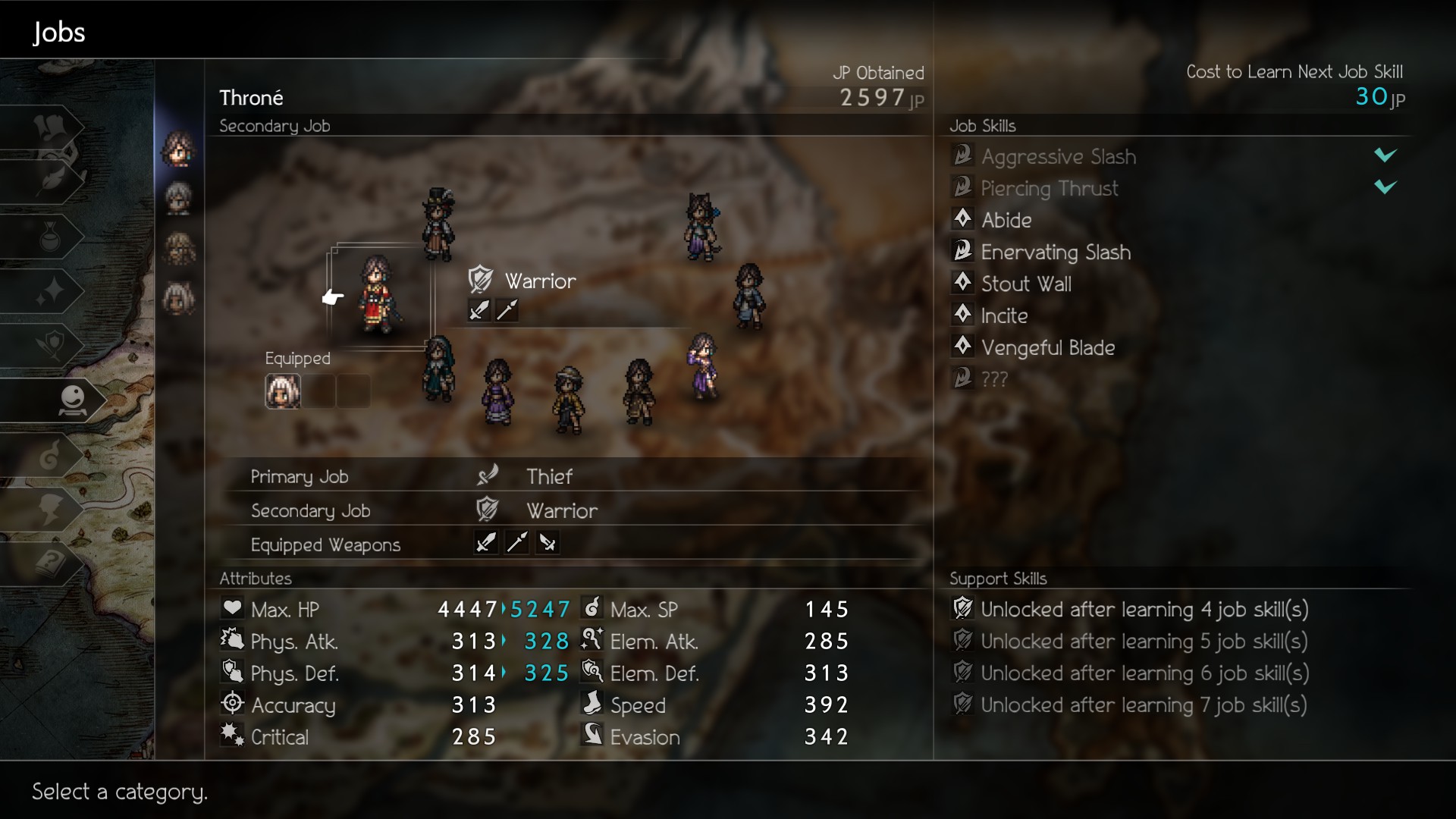This screenshot has width=1456, height=819.
Task: Switch to Throné's character portrait tab
Action: (179, 149)
